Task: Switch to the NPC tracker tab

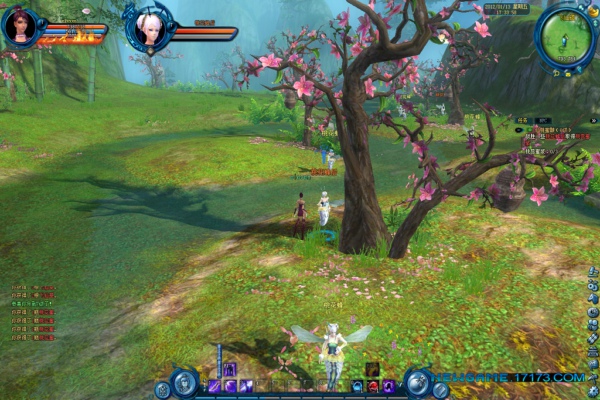Action: pos(542,119)
